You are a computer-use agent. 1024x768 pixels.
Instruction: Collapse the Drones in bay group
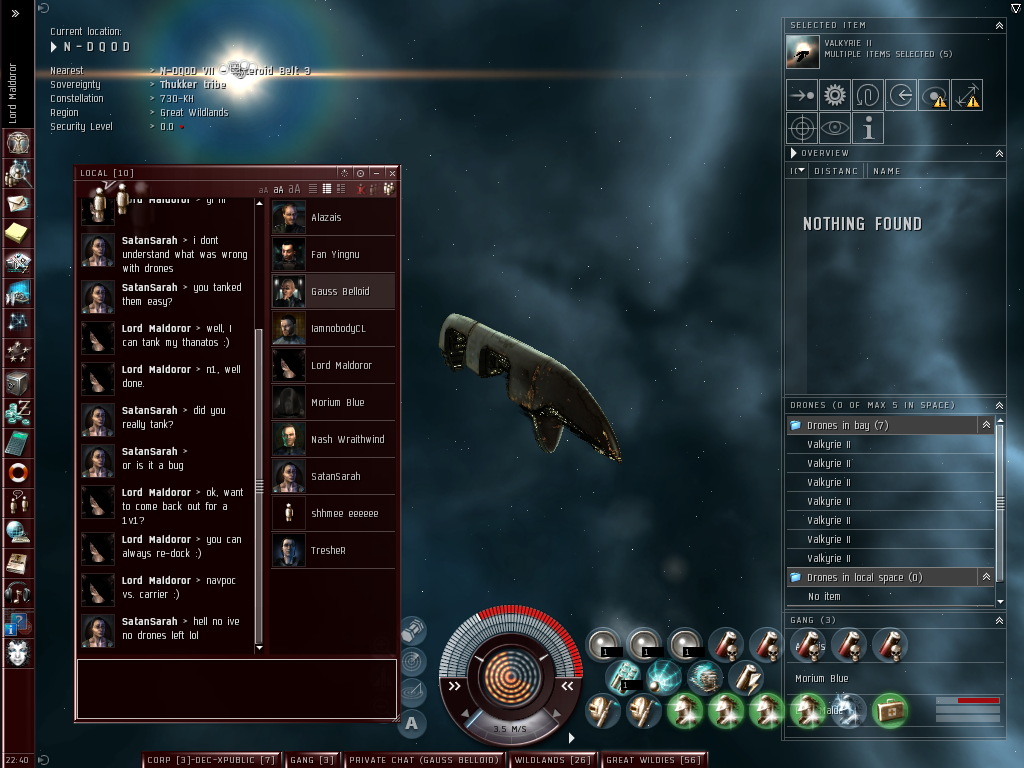click(x=986, y=425)
